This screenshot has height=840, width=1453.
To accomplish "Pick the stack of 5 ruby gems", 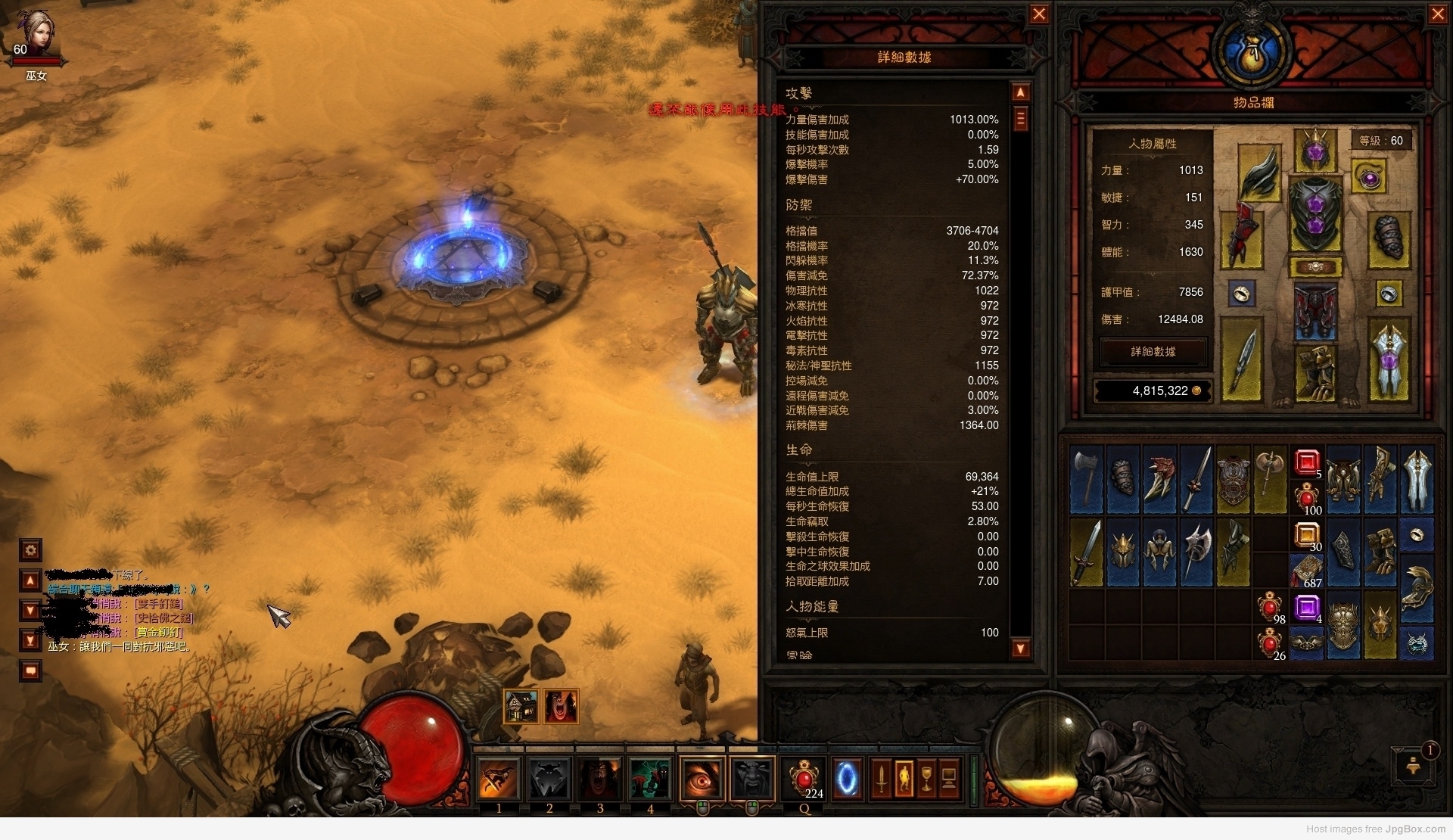I will tap(1307, 462).
